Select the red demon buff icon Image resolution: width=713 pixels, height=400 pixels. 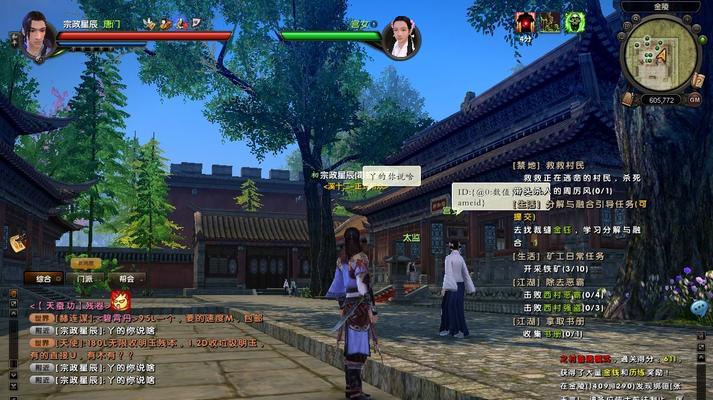[525, 22]
